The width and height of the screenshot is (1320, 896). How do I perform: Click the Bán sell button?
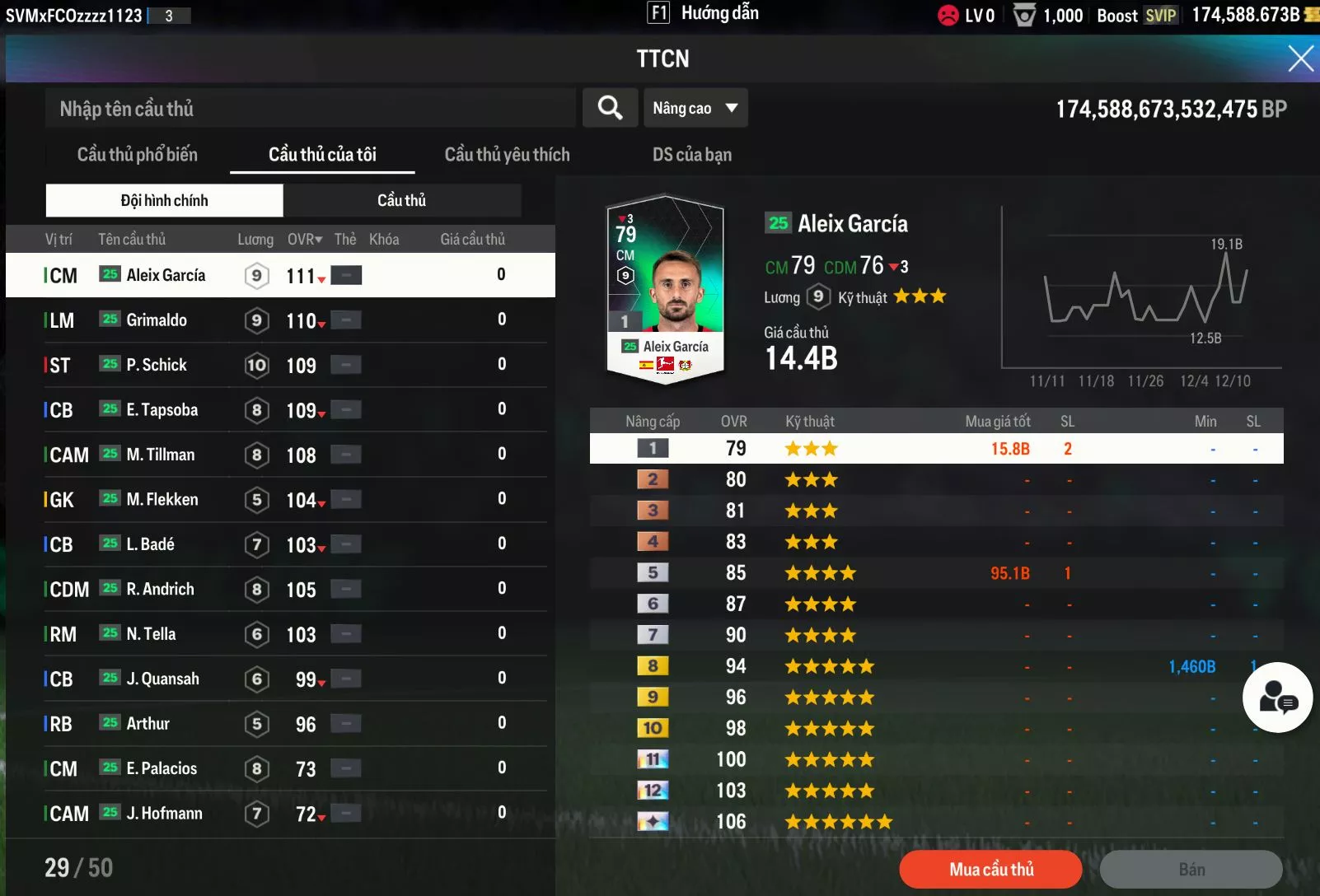pos(1191,870)
